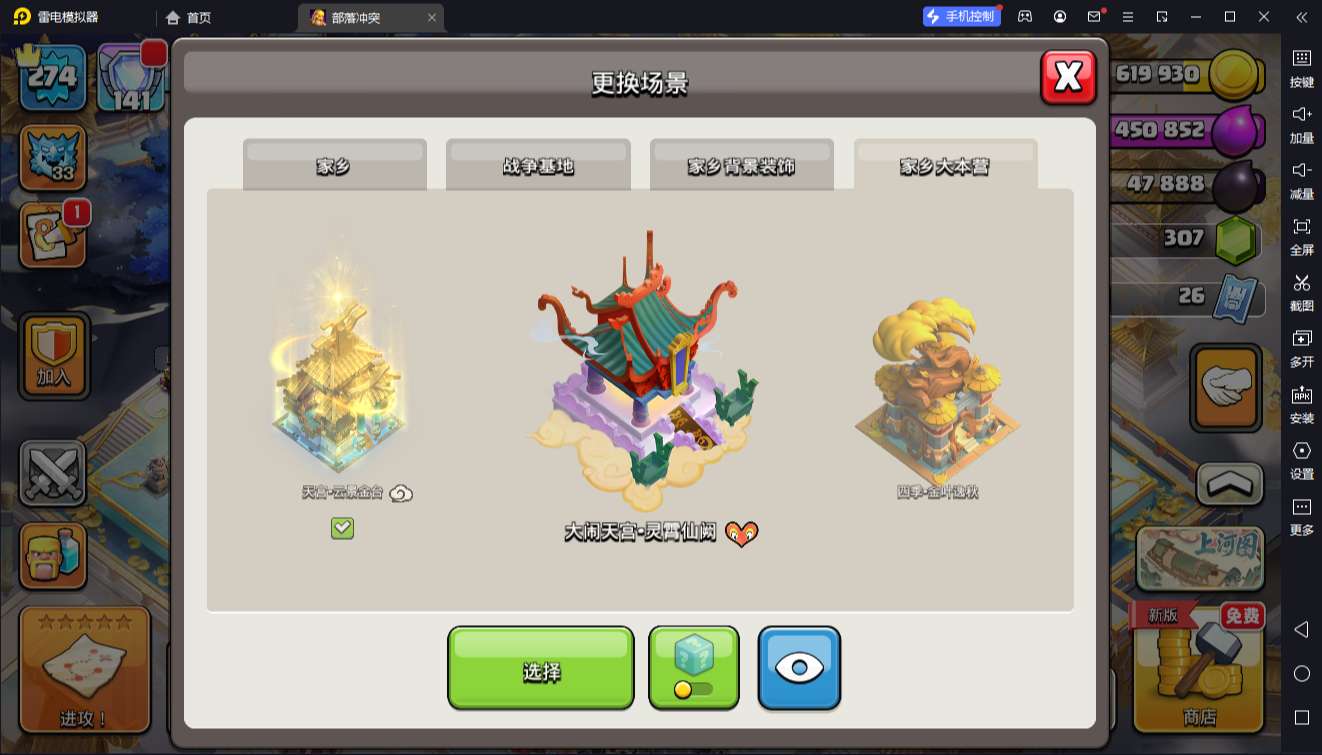Click the green 选择 button
1322x755 pixels.
[540, 669]
